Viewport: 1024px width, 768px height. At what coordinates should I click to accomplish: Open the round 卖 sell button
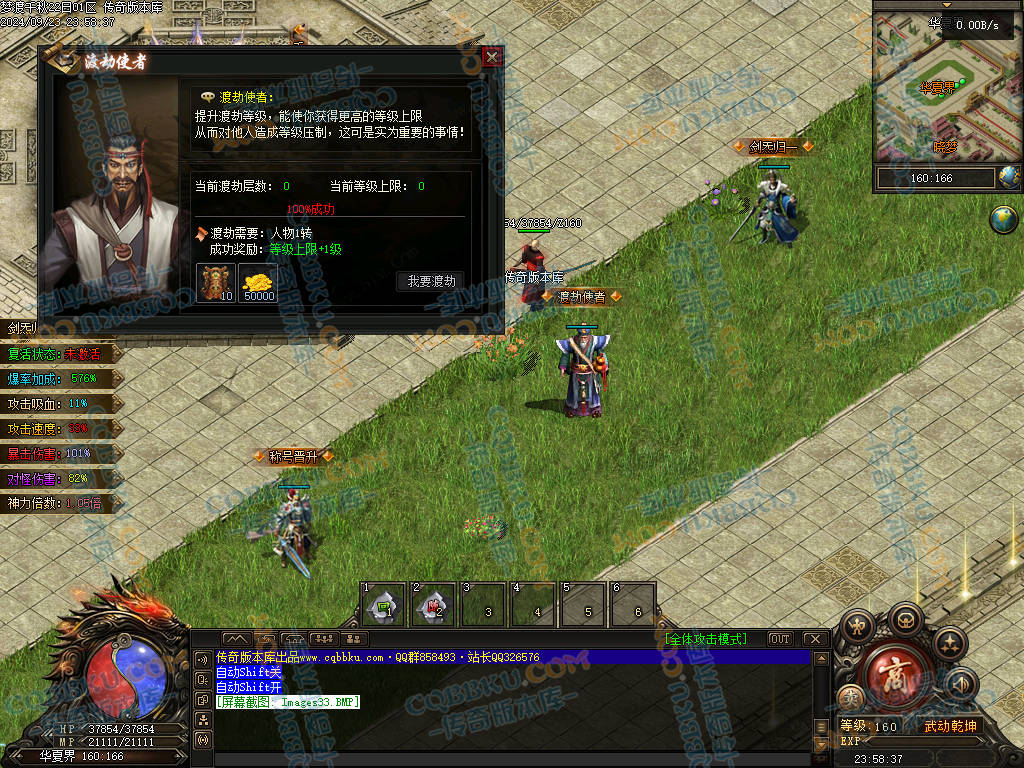point(850,697)
